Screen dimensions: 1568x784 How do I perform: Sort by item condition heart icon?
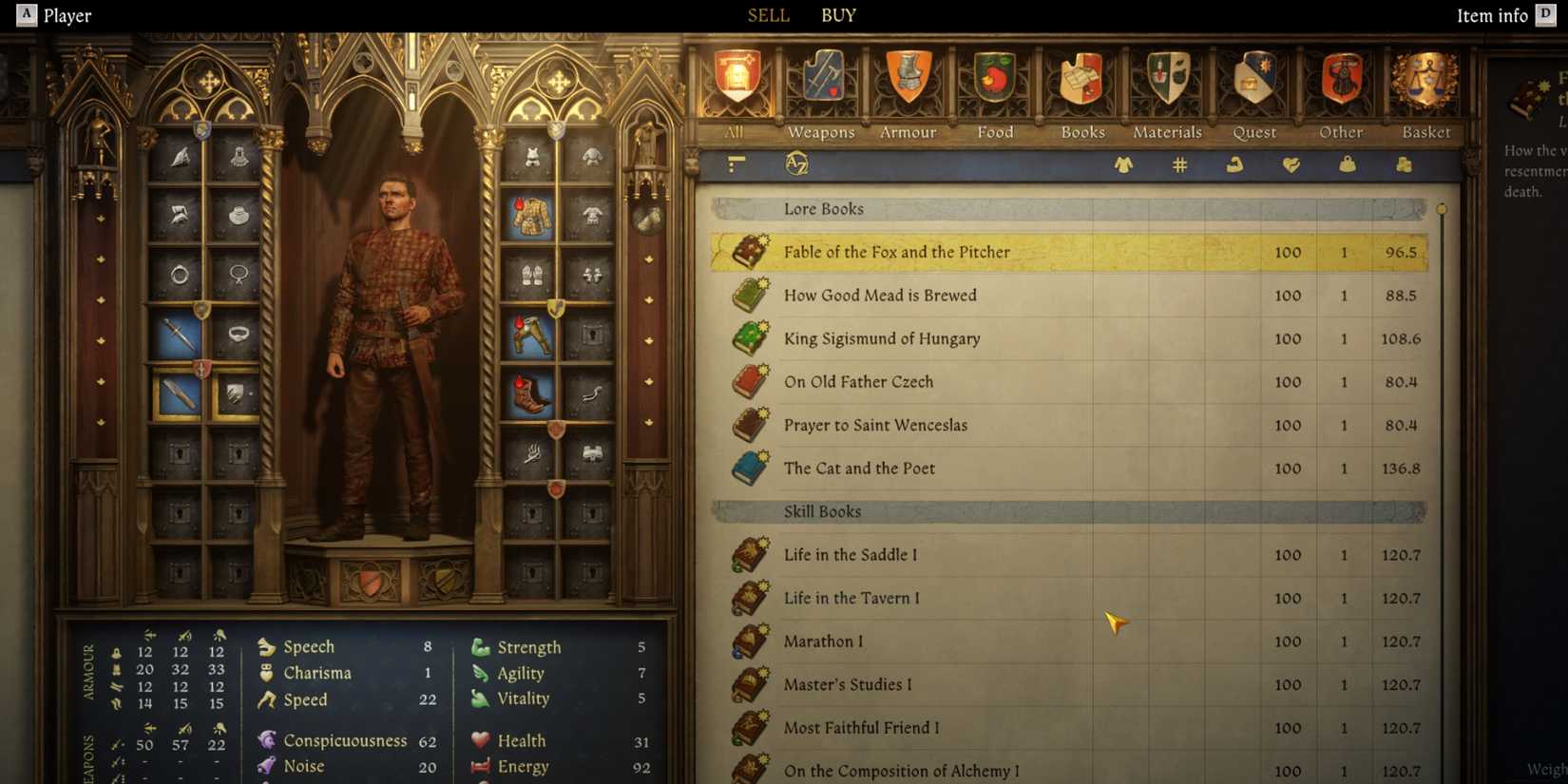click(x=1291, y=164)
